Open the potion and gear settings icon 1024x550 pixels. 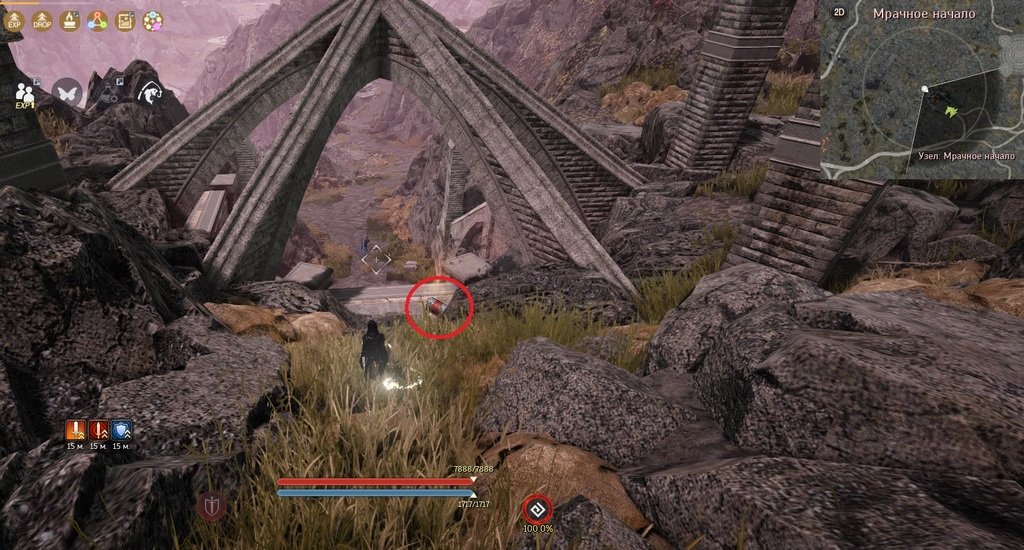(x=109, y=92)
